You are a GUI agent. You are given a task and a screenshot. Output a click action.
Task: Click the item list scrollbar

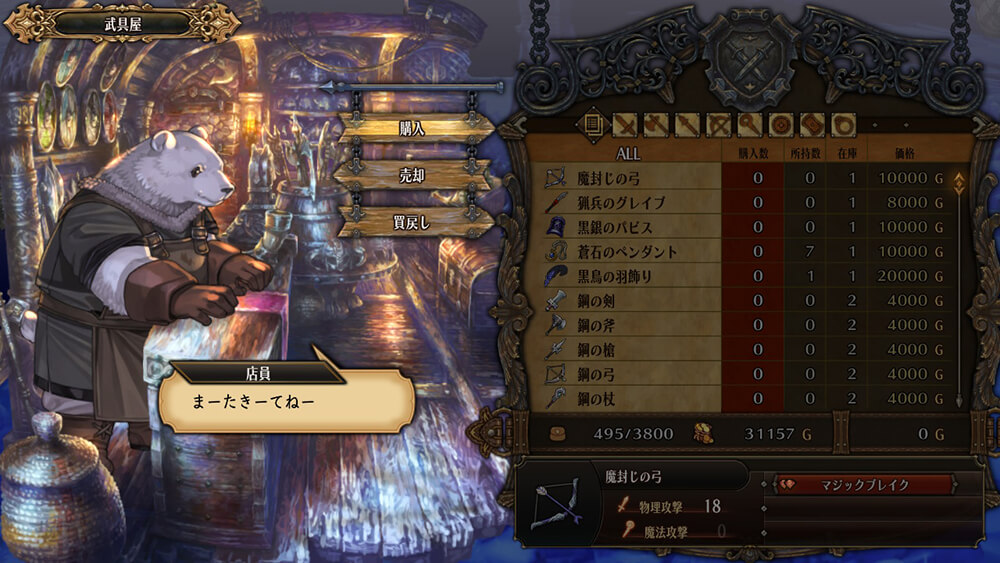point(959,290)
